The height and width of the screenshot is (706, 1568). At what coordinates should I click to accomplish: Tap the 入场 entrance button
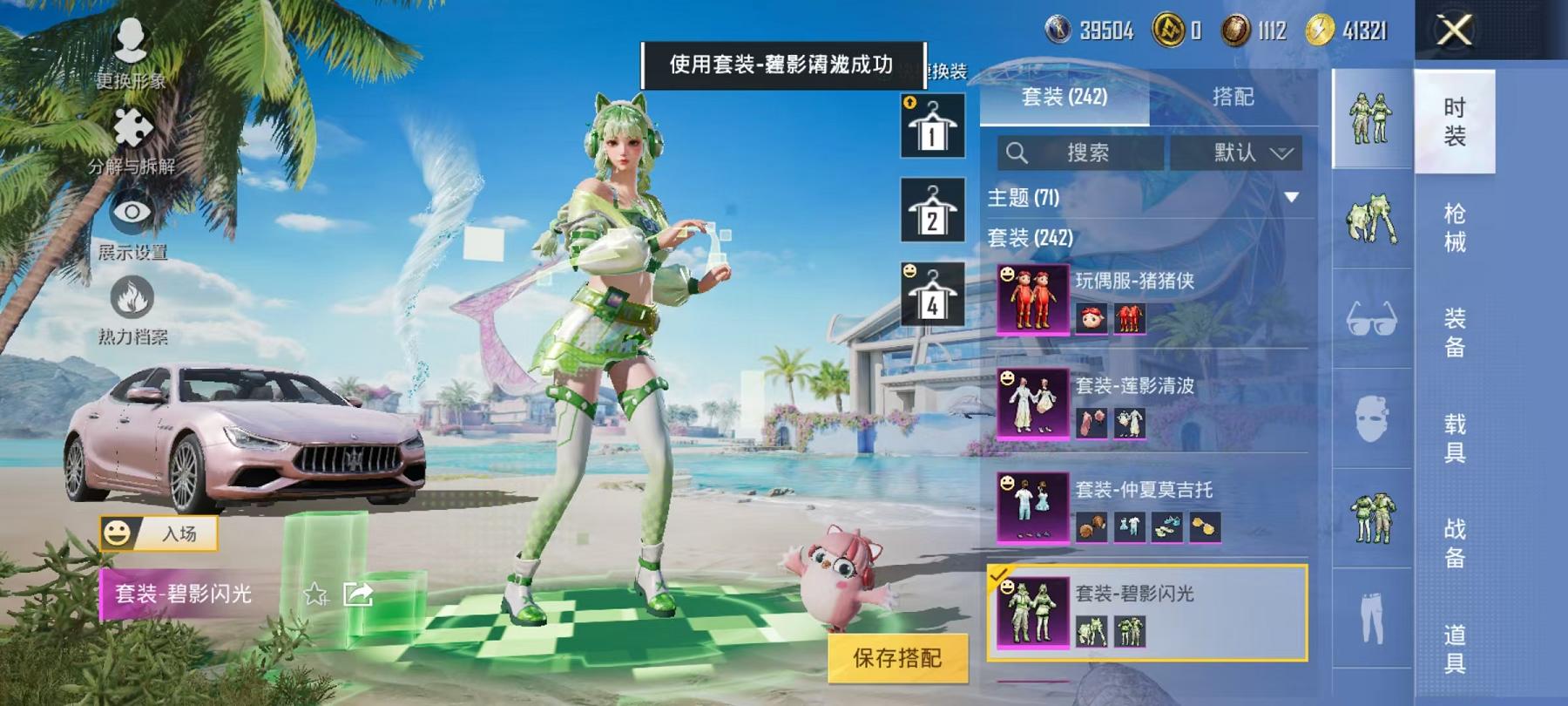[159, 535]
